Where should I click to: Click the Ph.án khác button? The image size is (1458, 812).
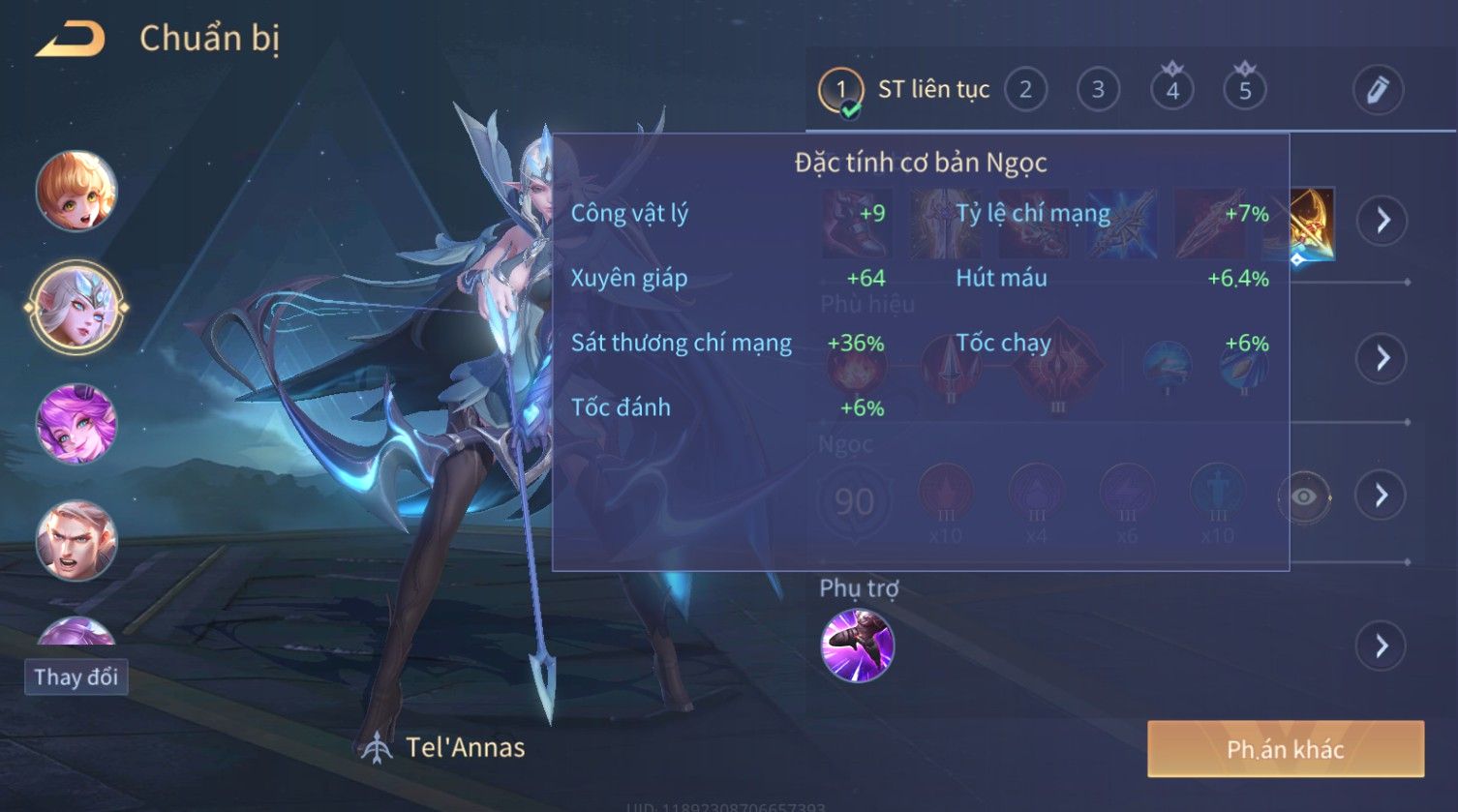coord(1285,749)
